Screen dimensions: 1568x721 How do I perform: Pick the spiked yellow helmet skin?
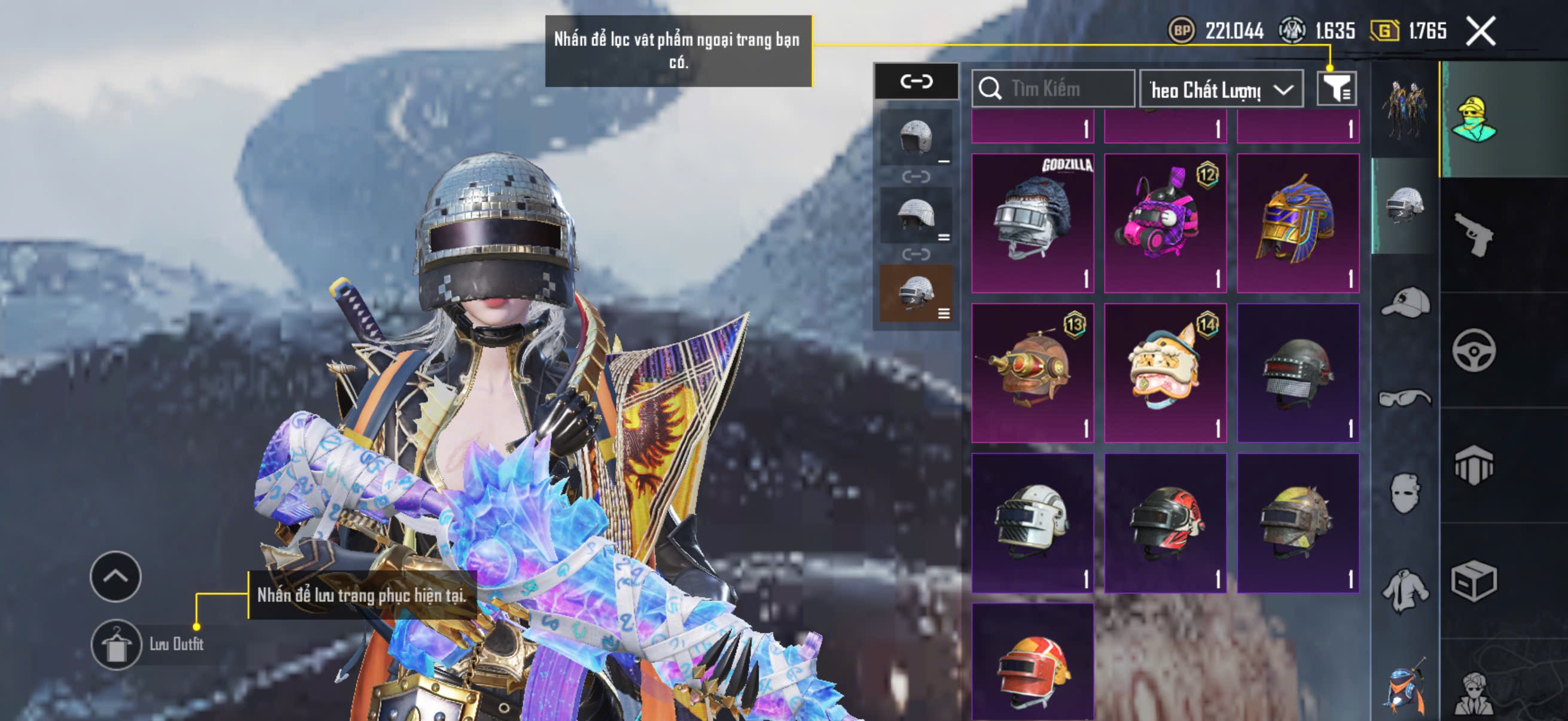[x=1298, y=522]
